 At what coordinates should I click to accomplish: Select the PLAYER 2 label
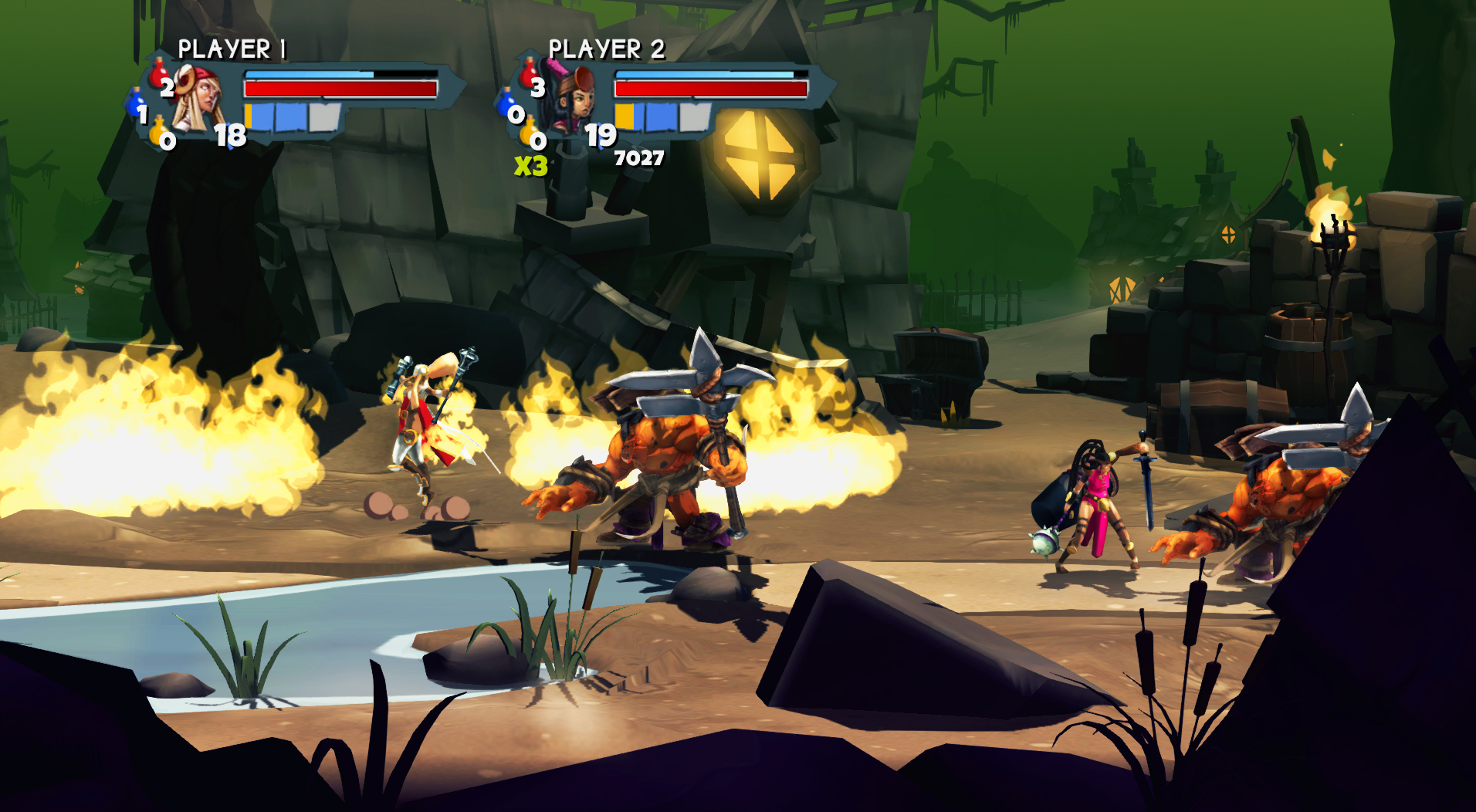pyautogui.click(x=607, y=48)
